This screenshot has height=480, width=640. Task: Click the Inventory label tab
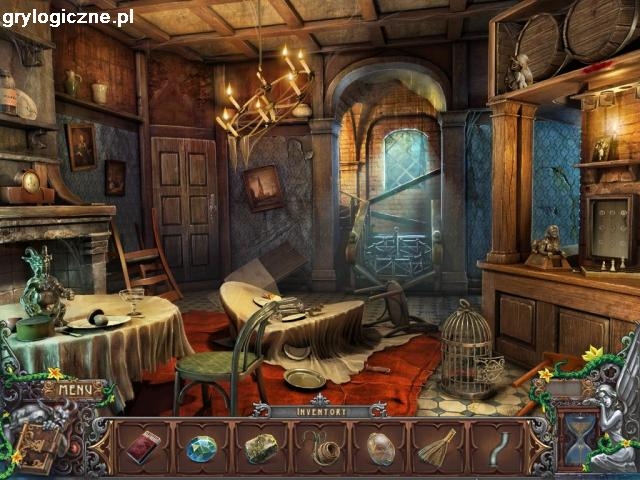click(x=320, y=411)
